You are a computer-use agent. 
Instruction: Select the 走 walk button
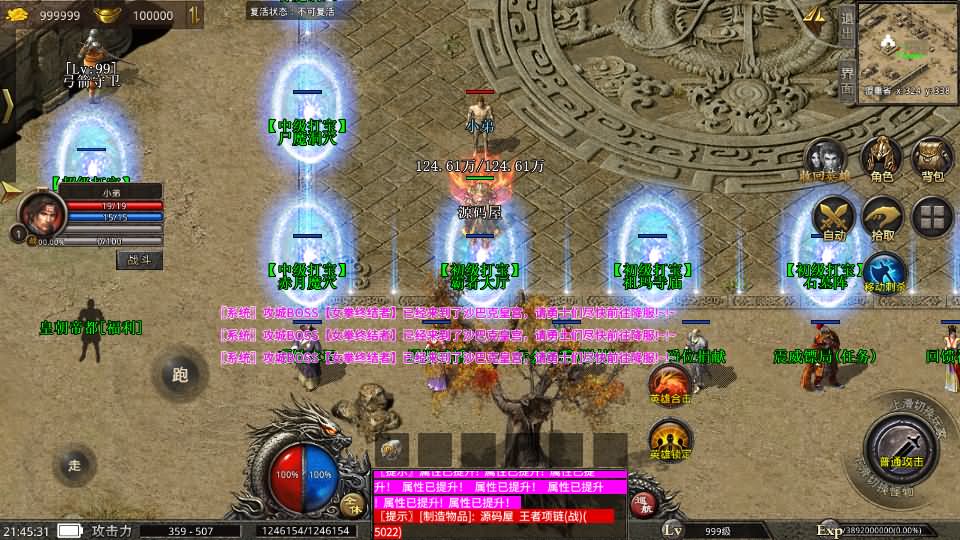(x=74, y=464)
